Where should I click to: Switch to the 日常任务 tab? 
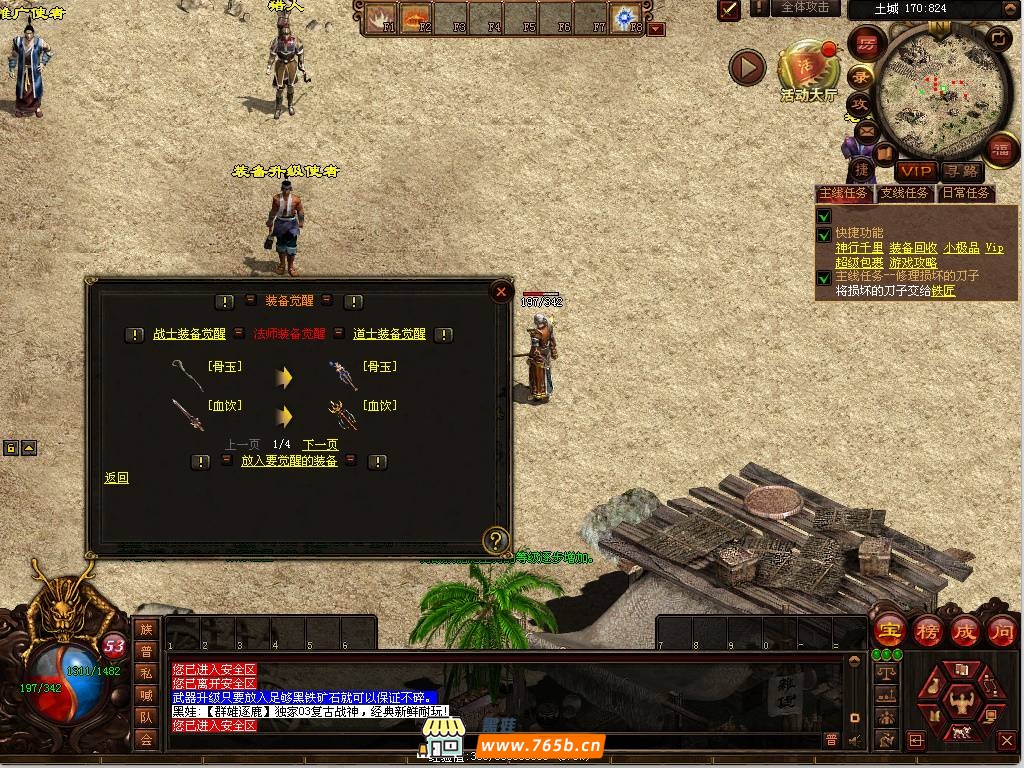[x=965, y=193]
